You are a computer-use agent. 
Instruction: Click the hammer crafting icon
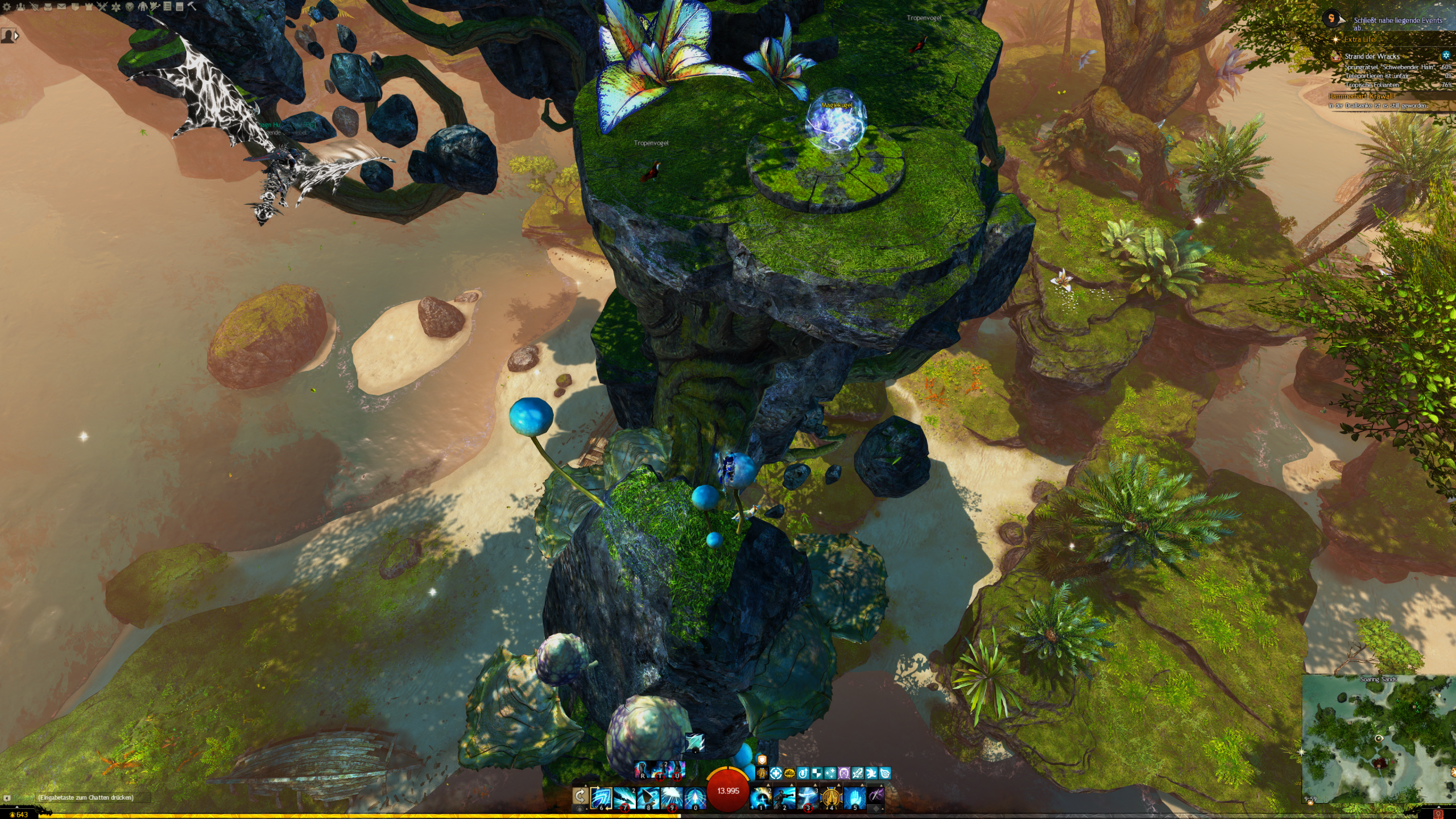192,7
